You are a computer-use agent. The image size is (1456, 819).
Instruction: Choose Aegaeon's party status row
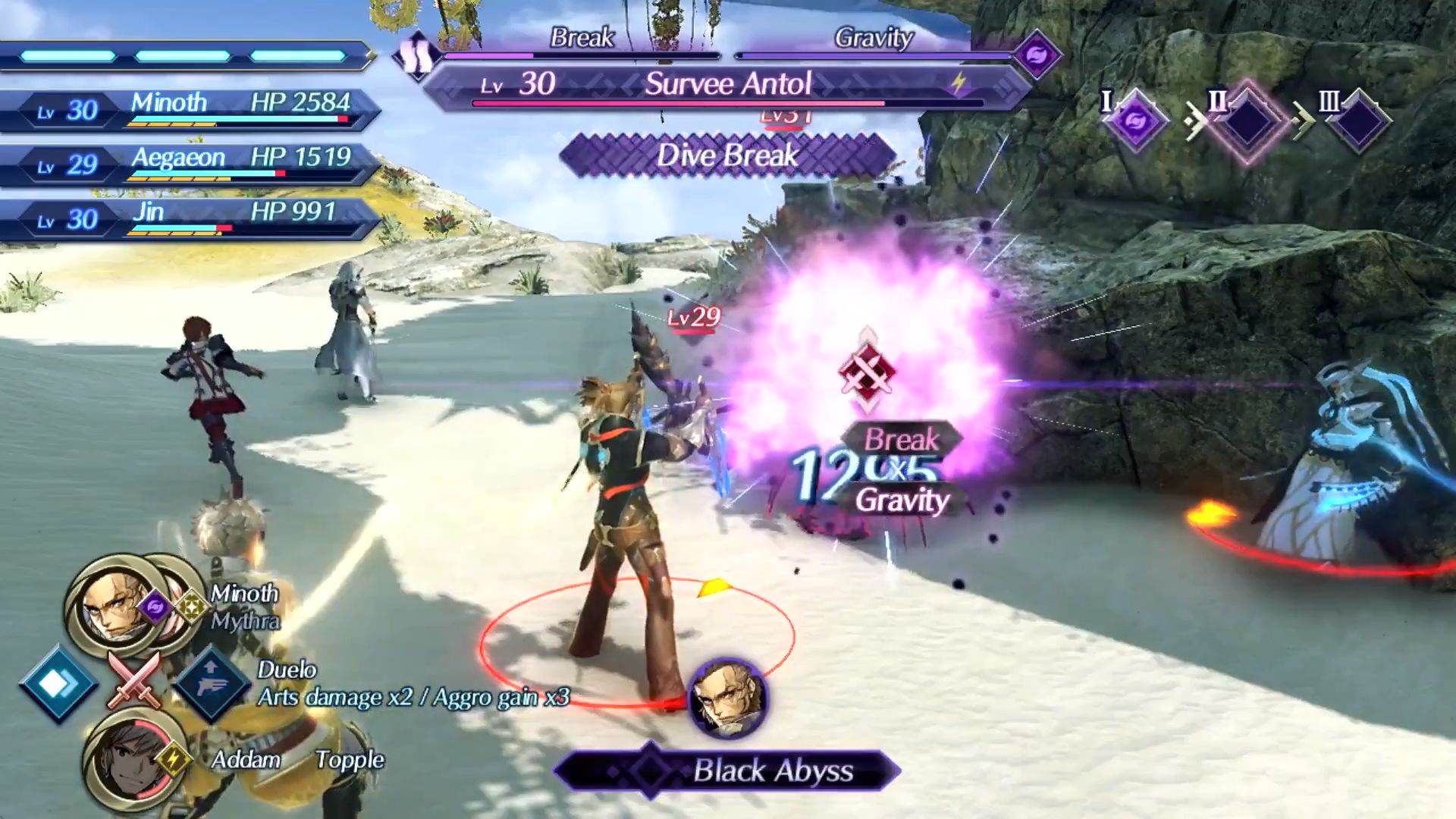click(190, 164)
